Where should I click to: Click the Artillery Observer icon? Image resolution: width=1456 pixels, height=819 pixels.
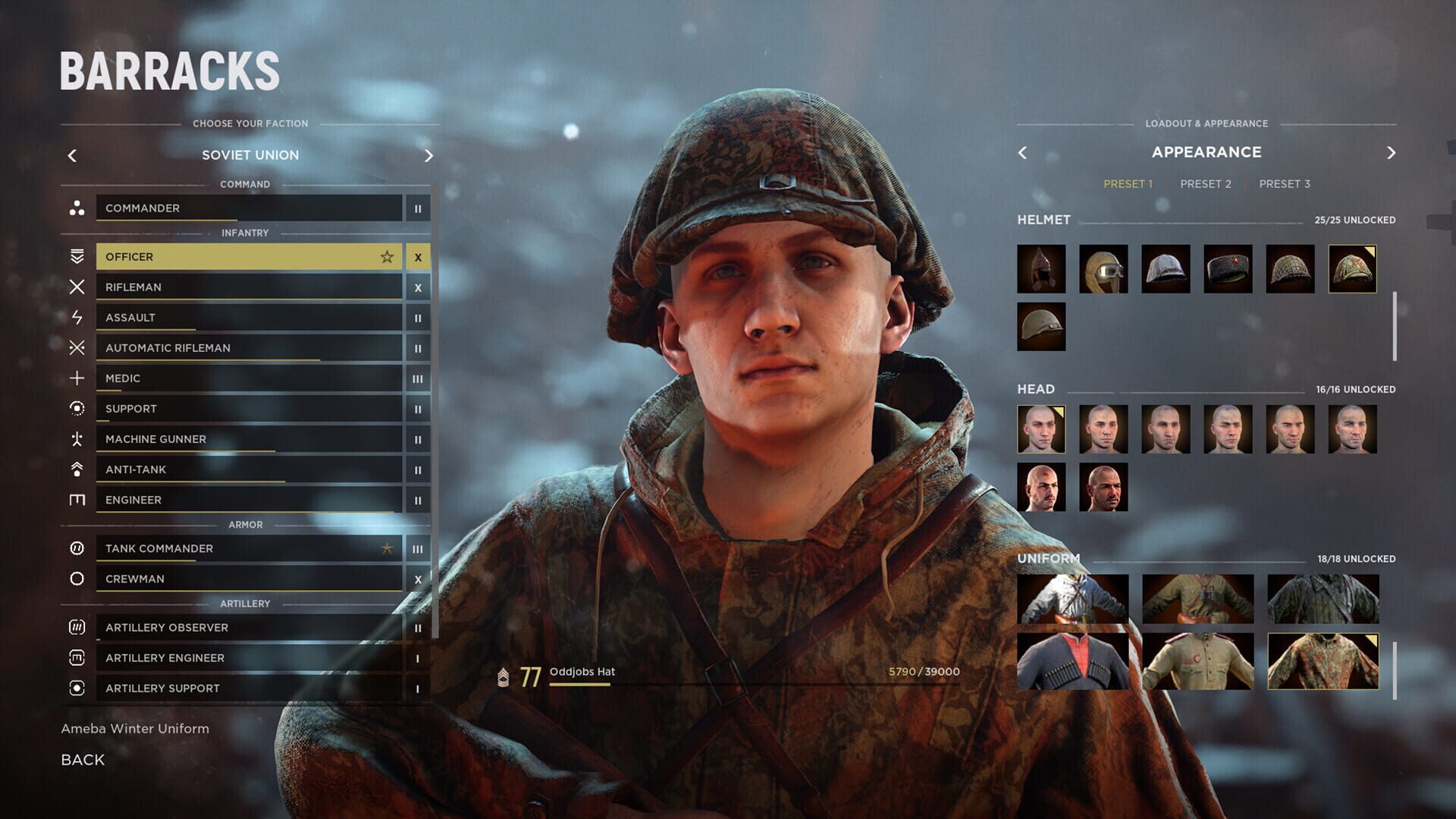pyautogui.click(x=76, y=628)
